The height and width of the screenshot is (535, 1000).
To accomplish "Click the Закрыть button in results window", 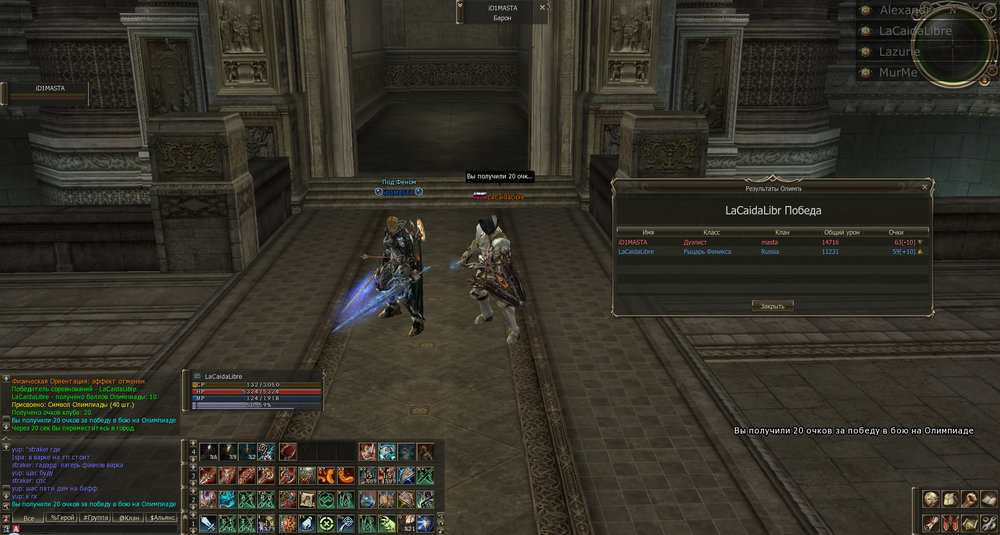I will [x=772, y=306].
